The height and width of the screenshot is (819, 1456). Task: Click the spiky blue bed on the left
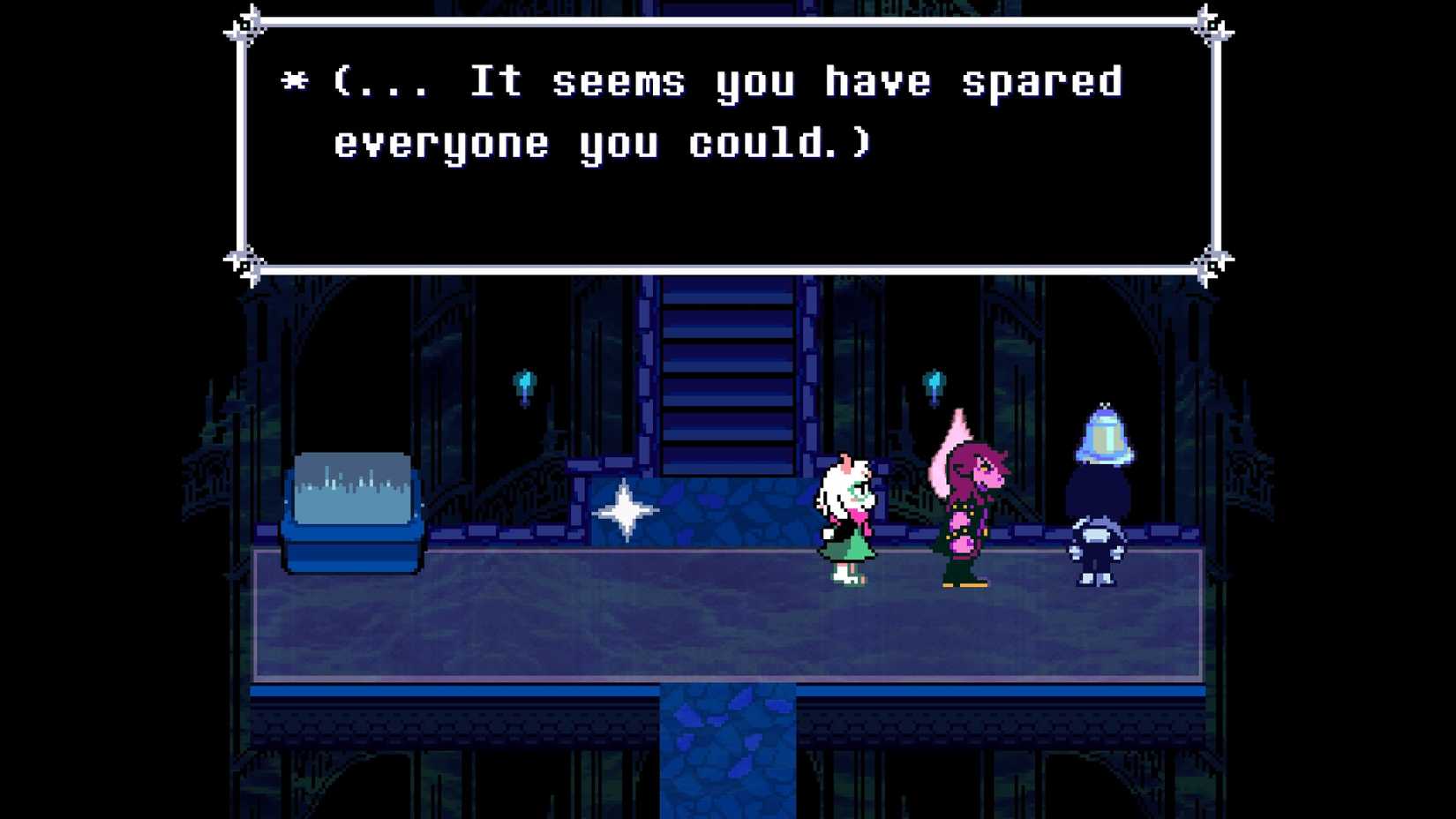353,507
